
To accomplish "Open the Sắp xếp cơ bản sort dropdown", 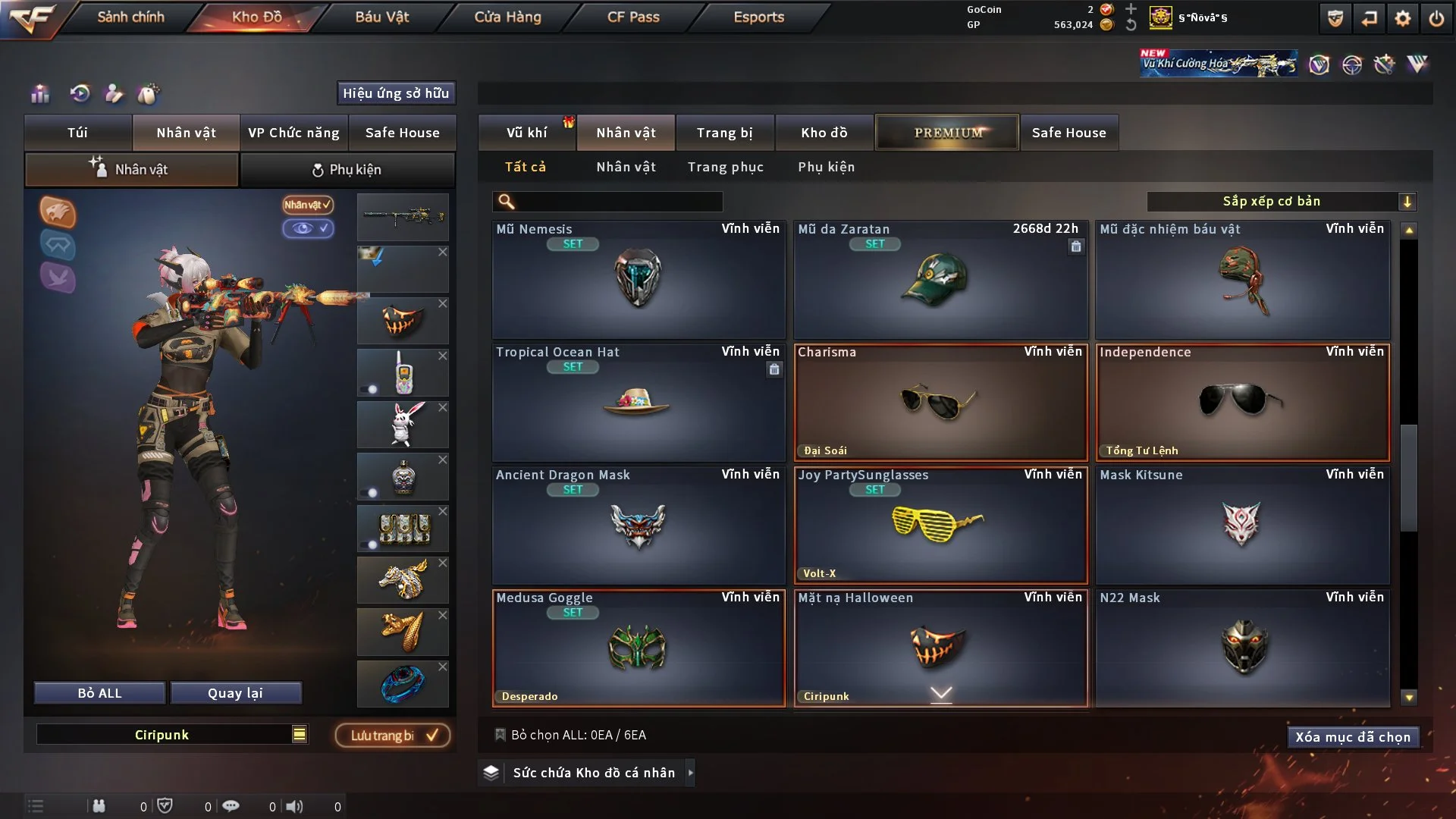I will click(1281, 202).
